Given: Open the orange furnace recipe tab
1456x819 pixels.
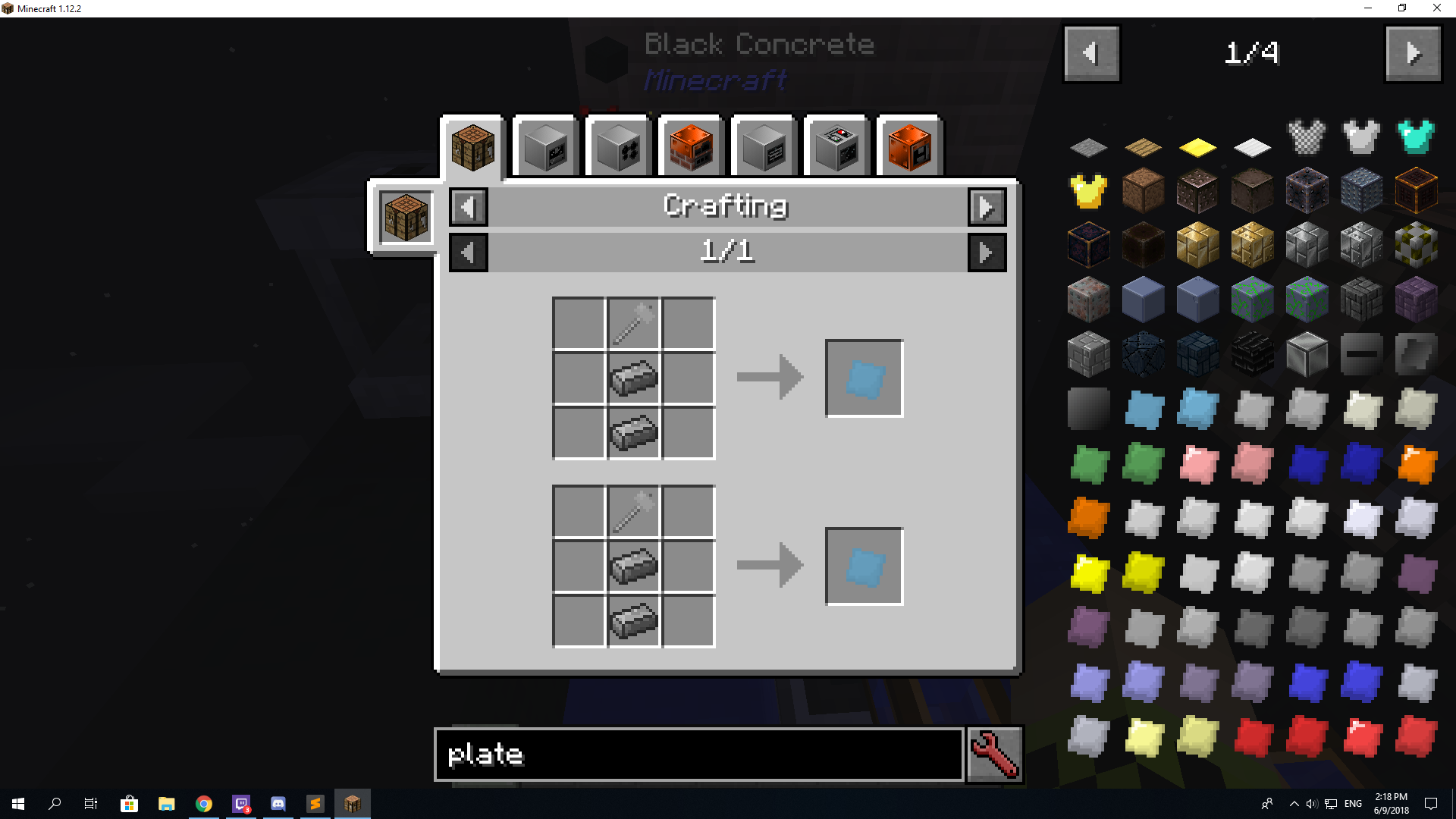Looking at the screenshot, I should click(x=689, y=146).
